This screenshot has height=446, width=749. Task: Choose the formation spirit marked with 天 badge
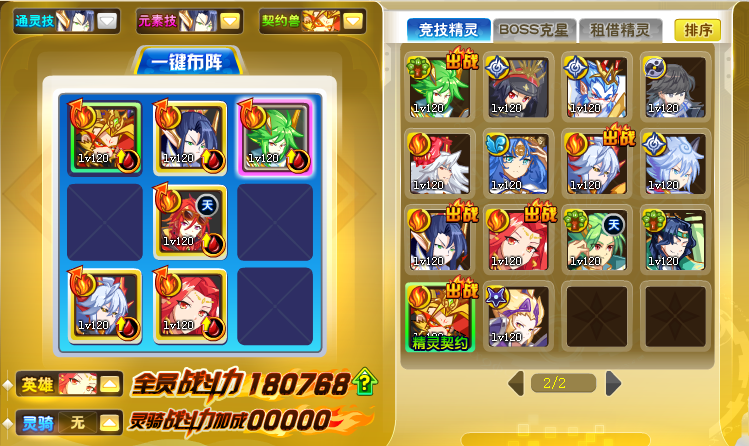(x=189, y=220)
